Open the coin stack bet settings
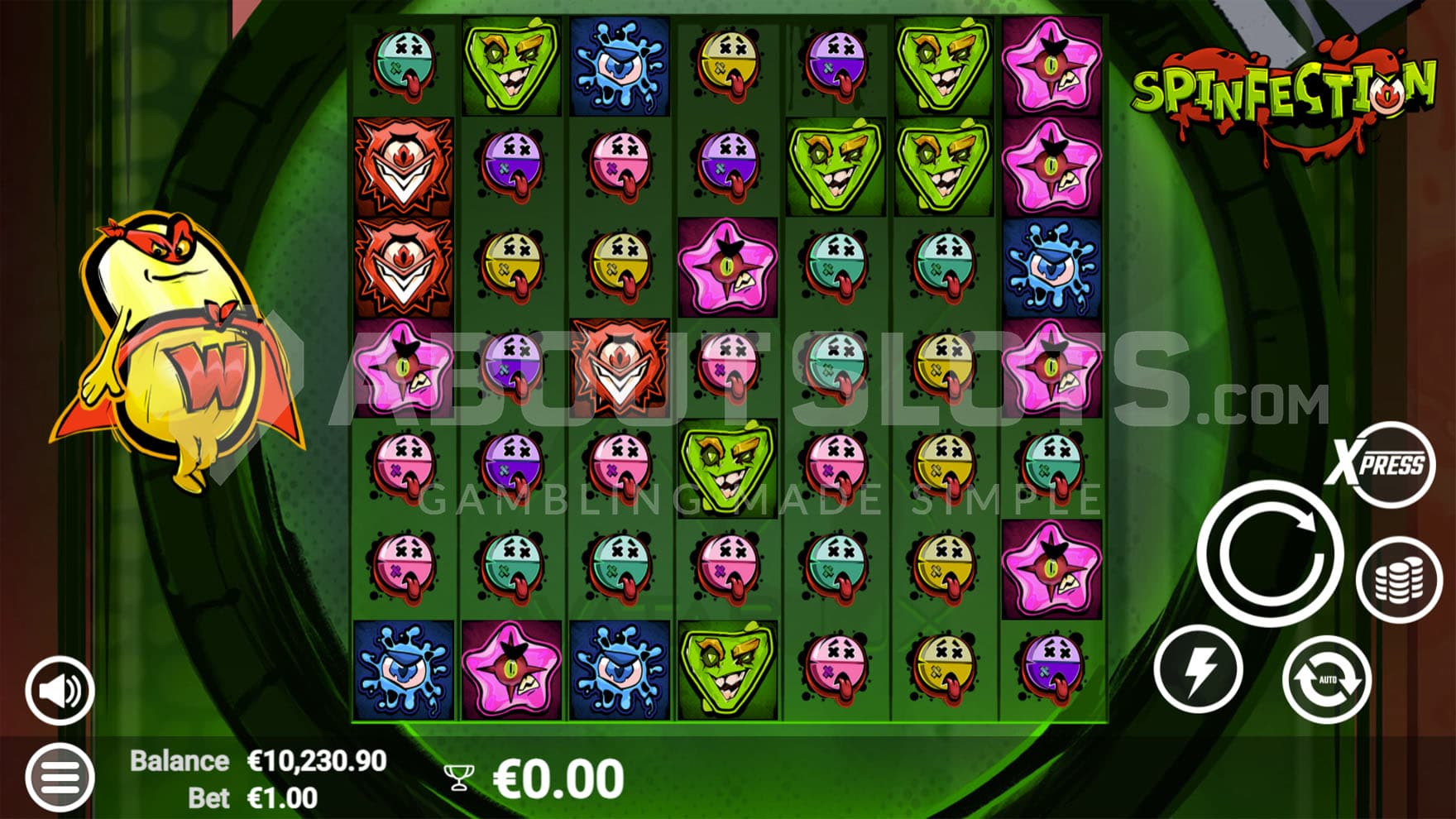Viewport: 1456px width, 819px height. (x=1399, y=579)
